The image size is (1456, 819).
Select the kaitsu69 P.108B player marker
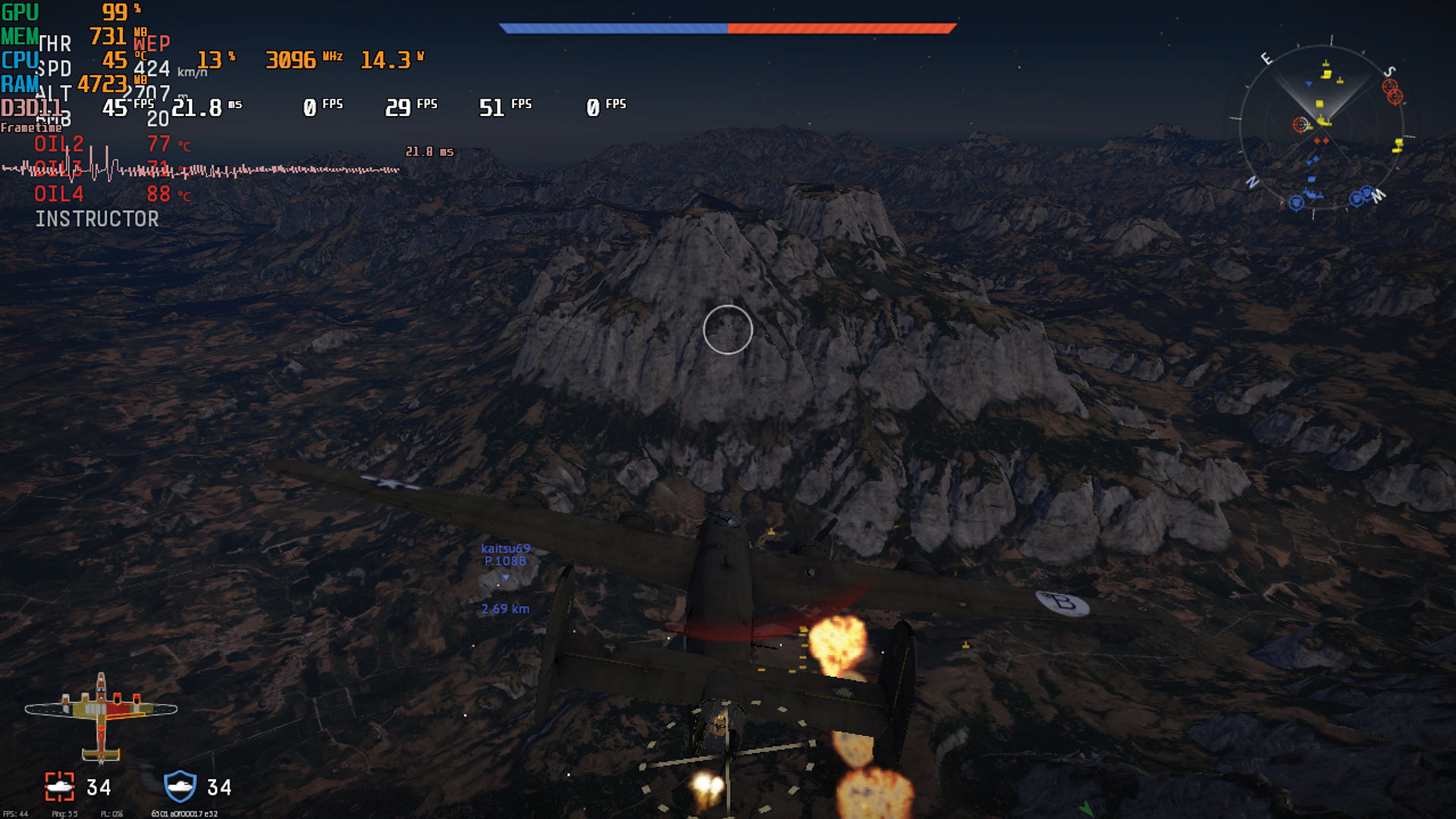(x=505, y=562)
